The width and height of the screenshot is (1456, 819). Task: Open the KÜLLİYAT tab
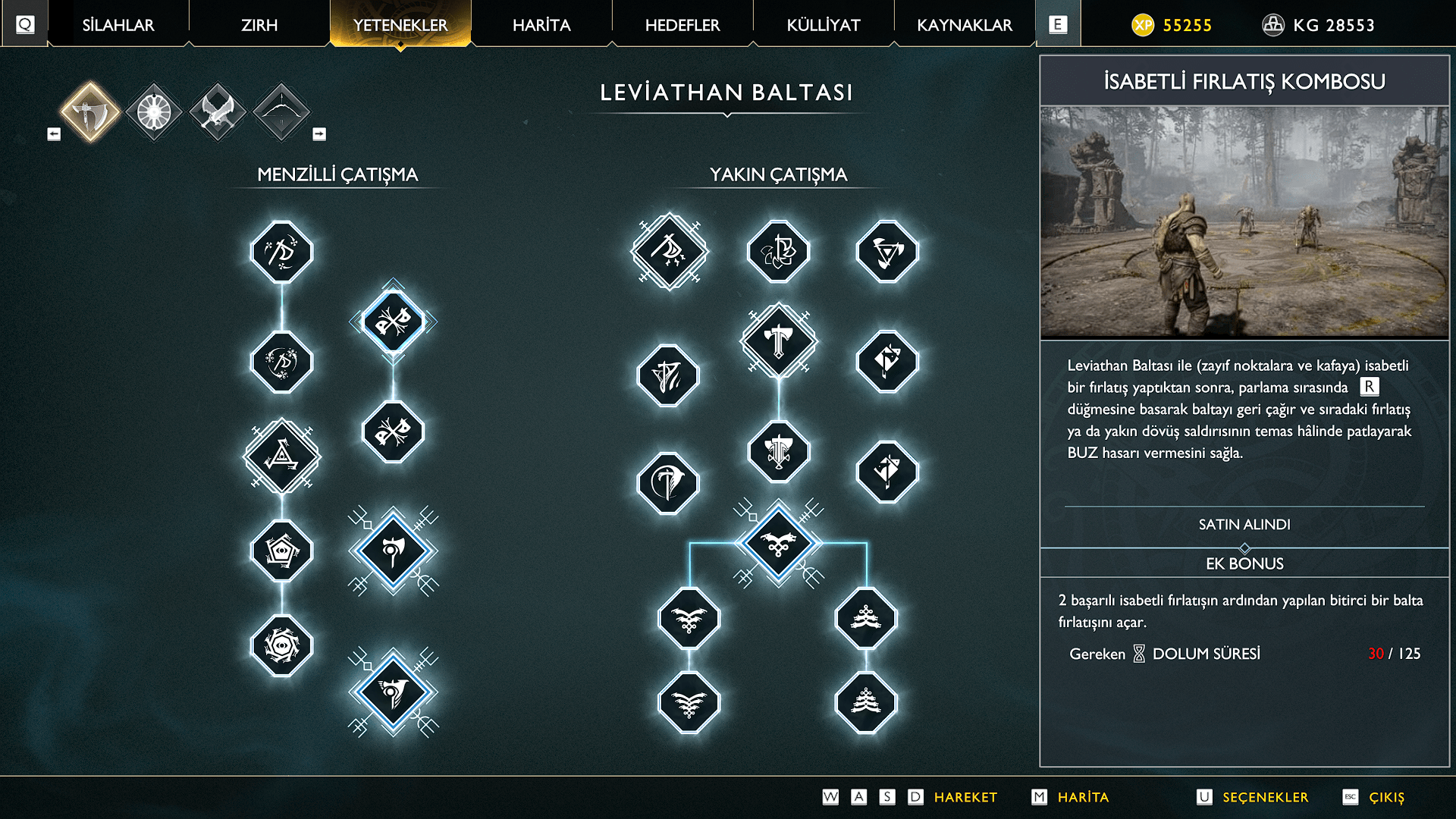tap(824, 25)
